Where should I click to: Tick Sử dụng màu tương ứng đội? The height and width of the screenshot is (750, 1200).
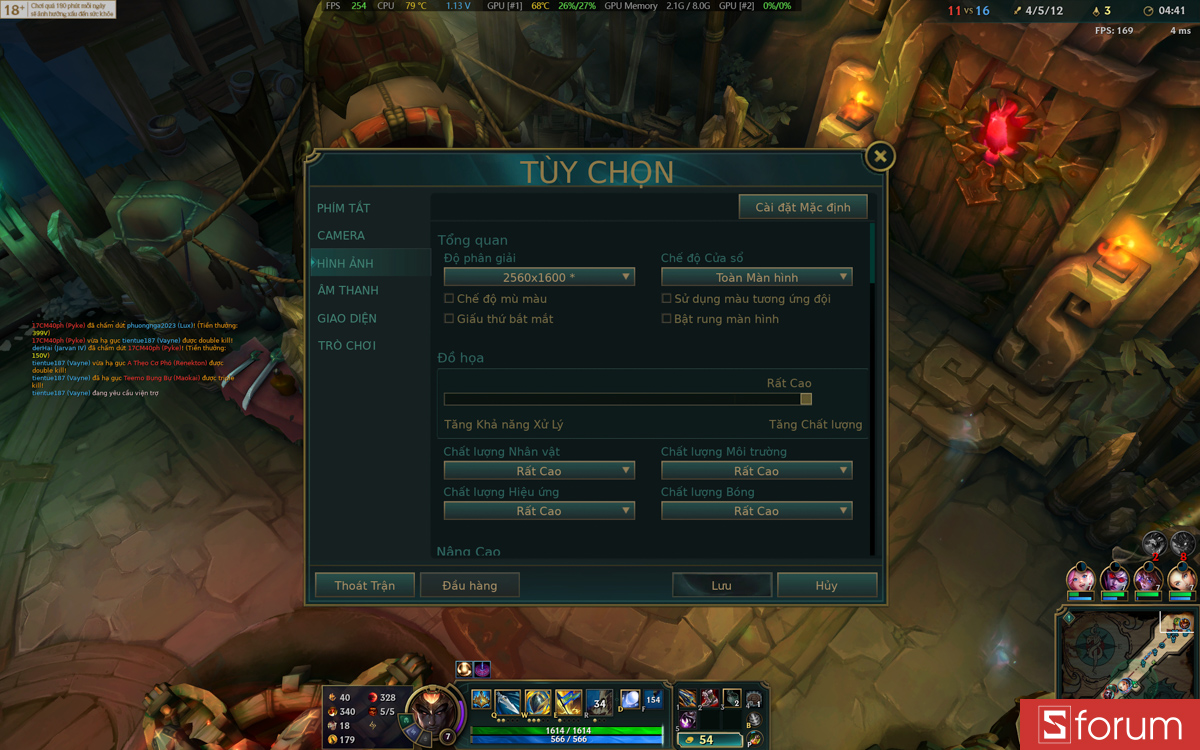click(x=667, y=299)
